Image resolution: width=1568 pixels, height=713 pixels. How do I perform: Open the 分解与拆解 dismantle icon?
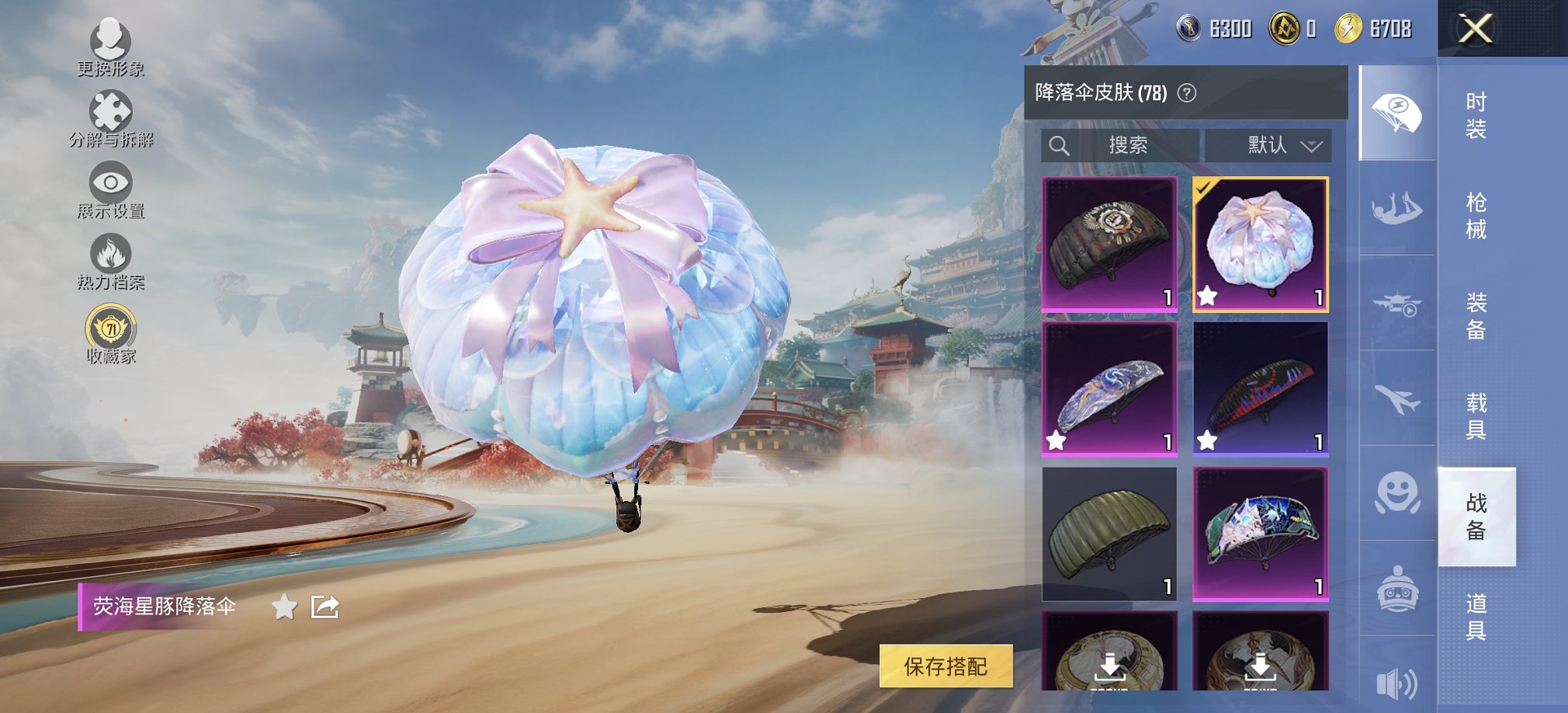[113, 111]
